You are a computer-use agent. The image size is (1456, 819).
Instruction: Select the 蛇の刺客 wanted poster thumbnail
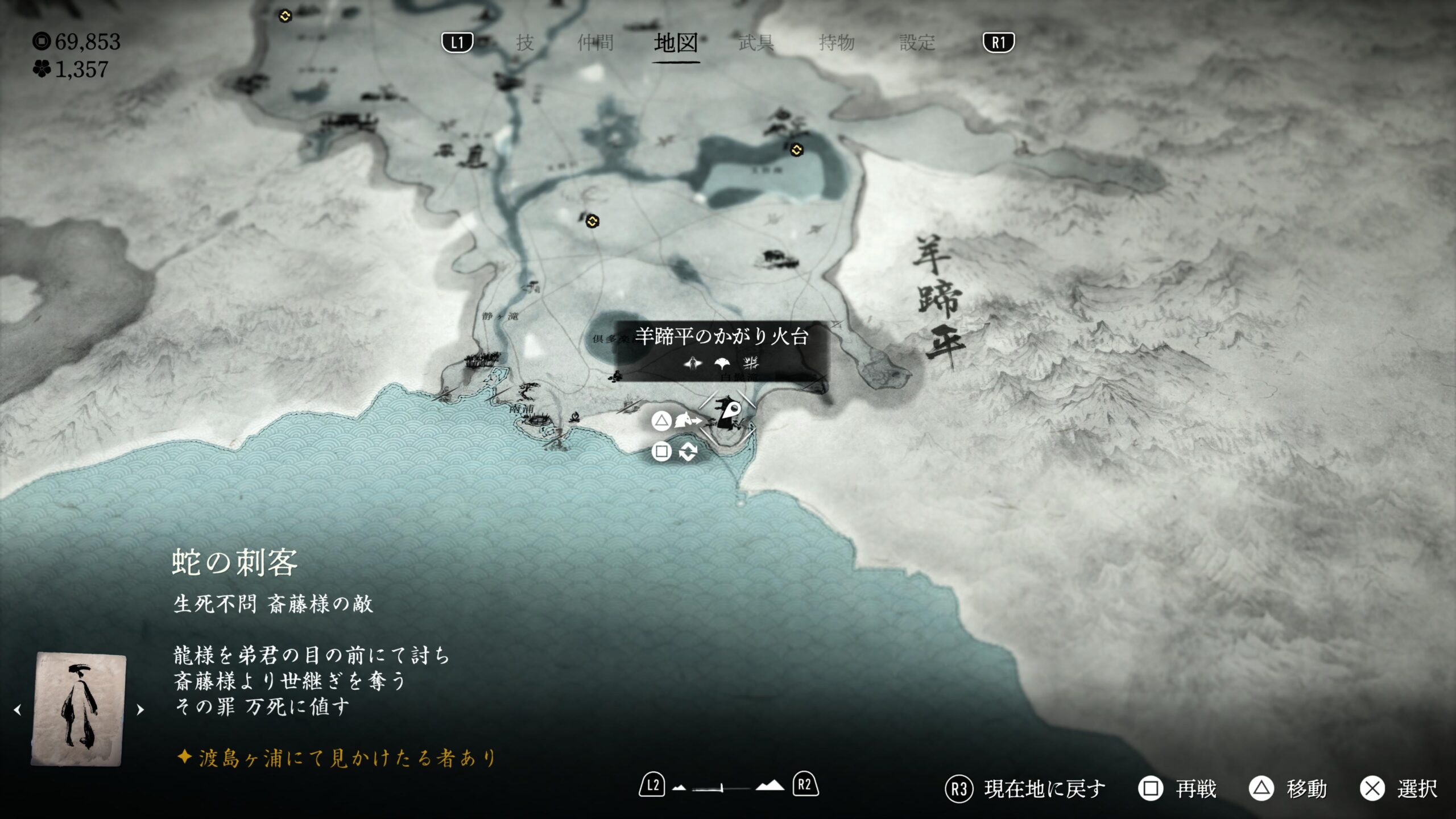(x=78, y=708)
